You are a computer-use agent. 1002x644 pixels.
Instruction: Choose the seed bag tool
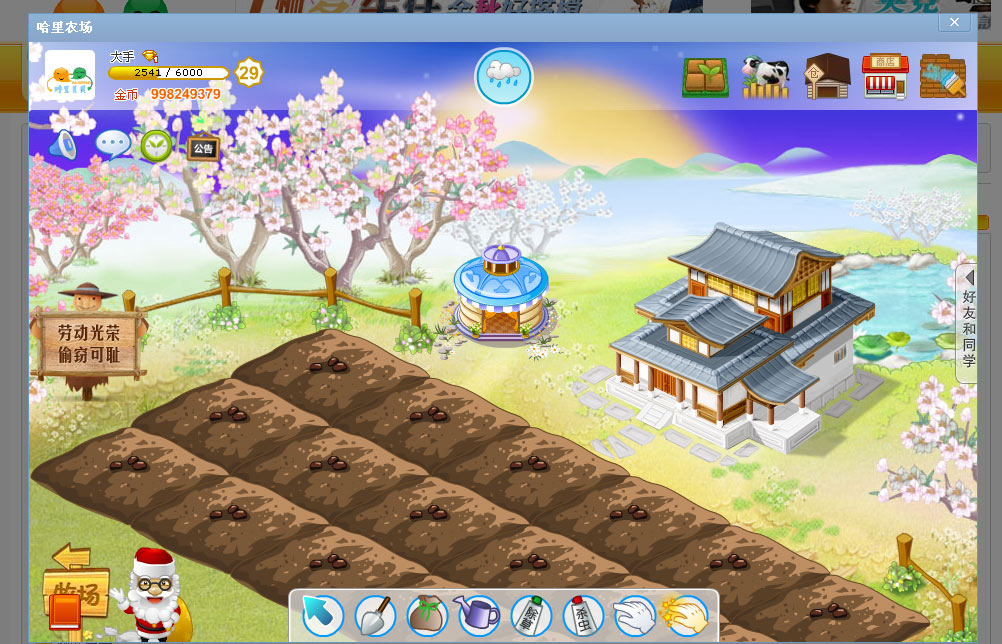[426, 615]
